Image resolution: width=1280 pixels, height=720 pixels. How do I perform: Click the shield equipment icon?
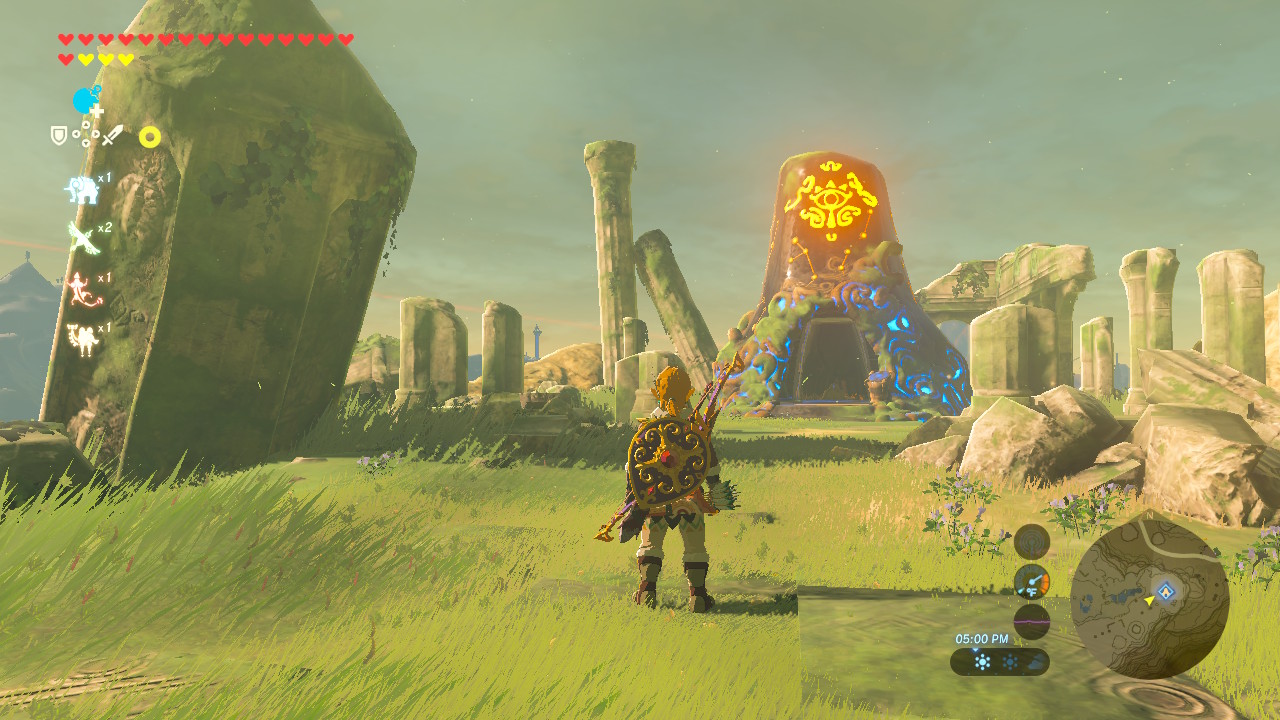tap(59, 135)
